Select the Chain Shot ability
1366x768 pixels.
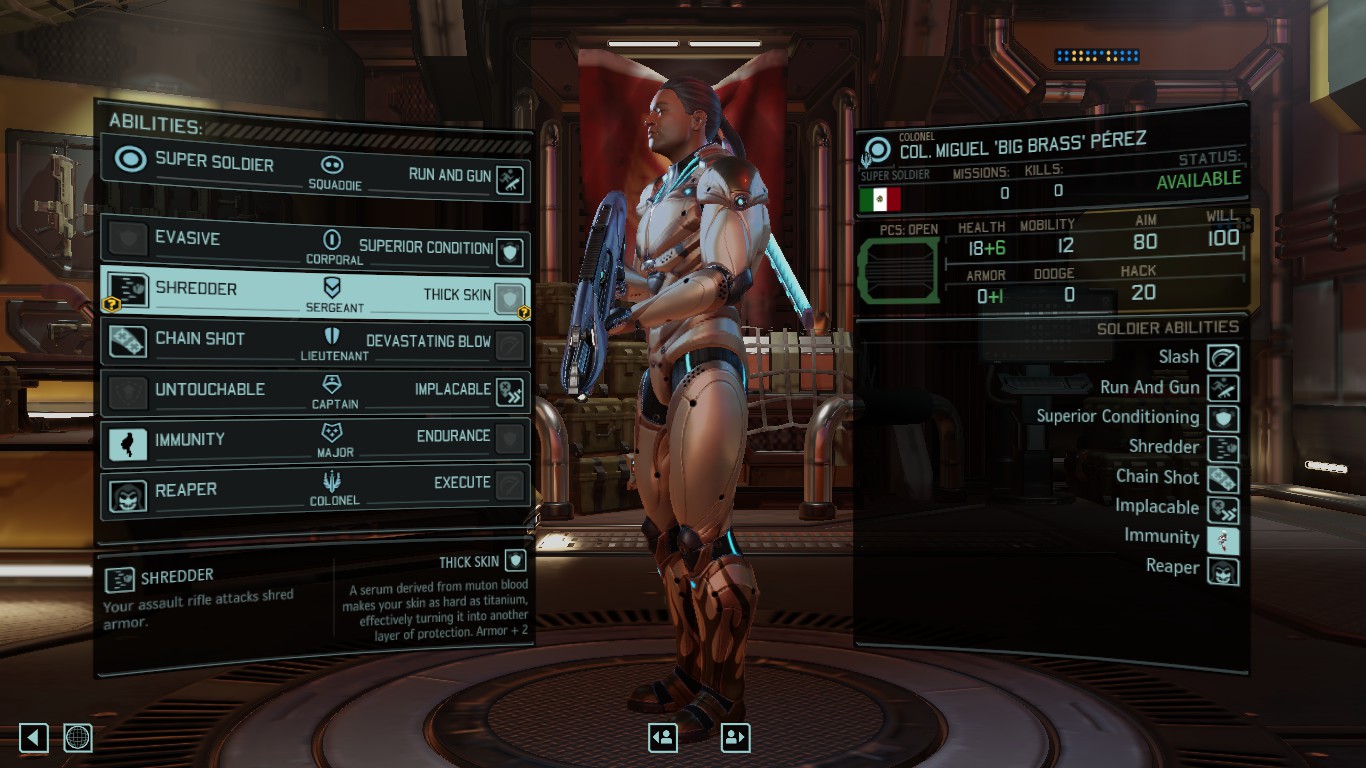click(128, 340)
